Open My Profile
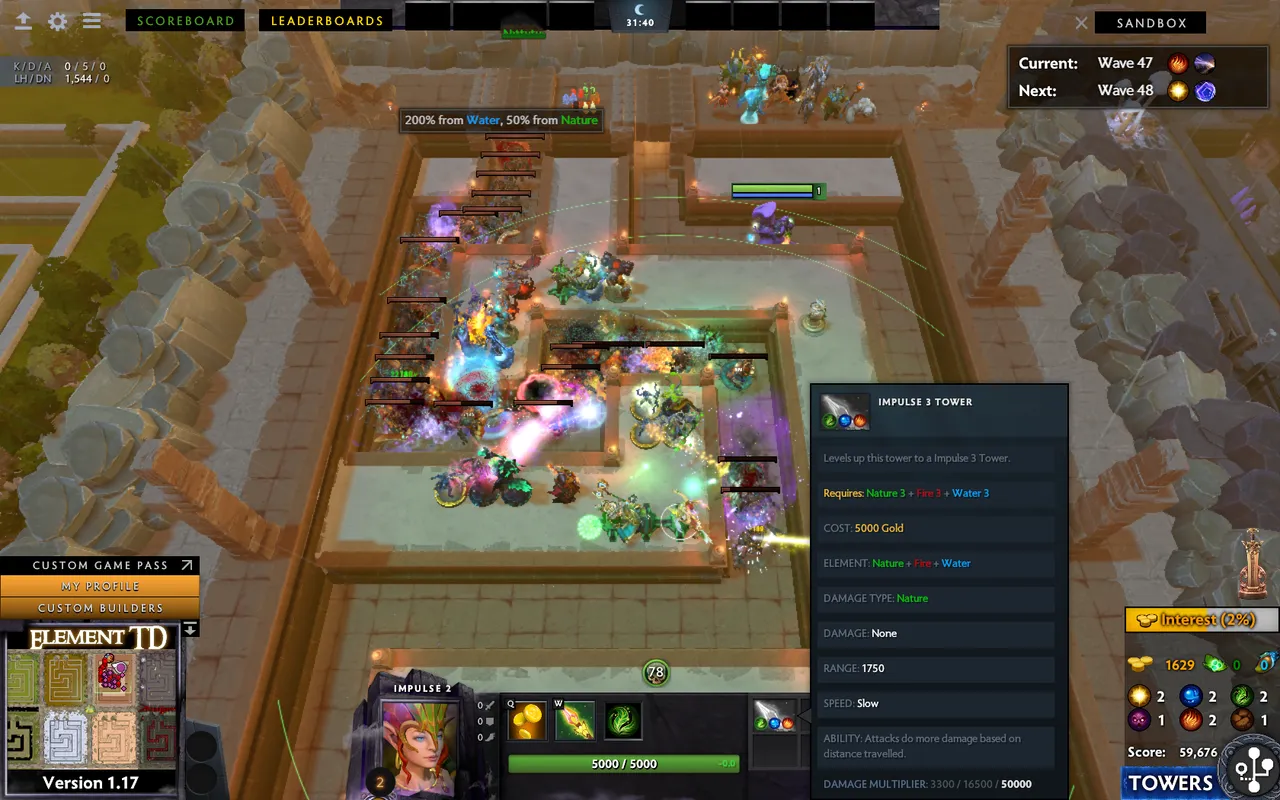The width and height of the screenshot is (1280, 800). coord(100,586)
